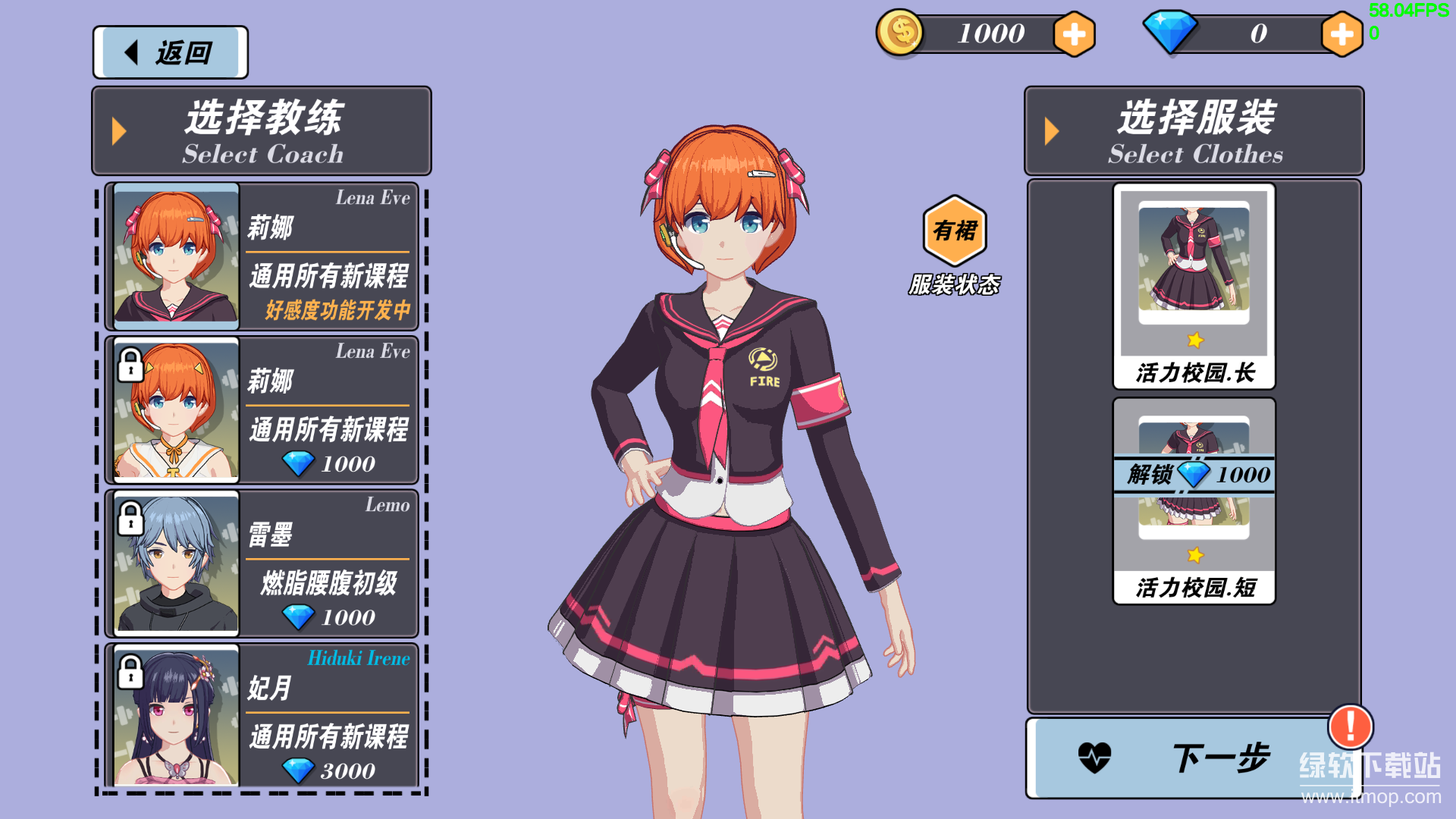Add gold coins with the plus button
Image resolution: width=1456 pixels, height=819 pixels.
coord(1074,34)
